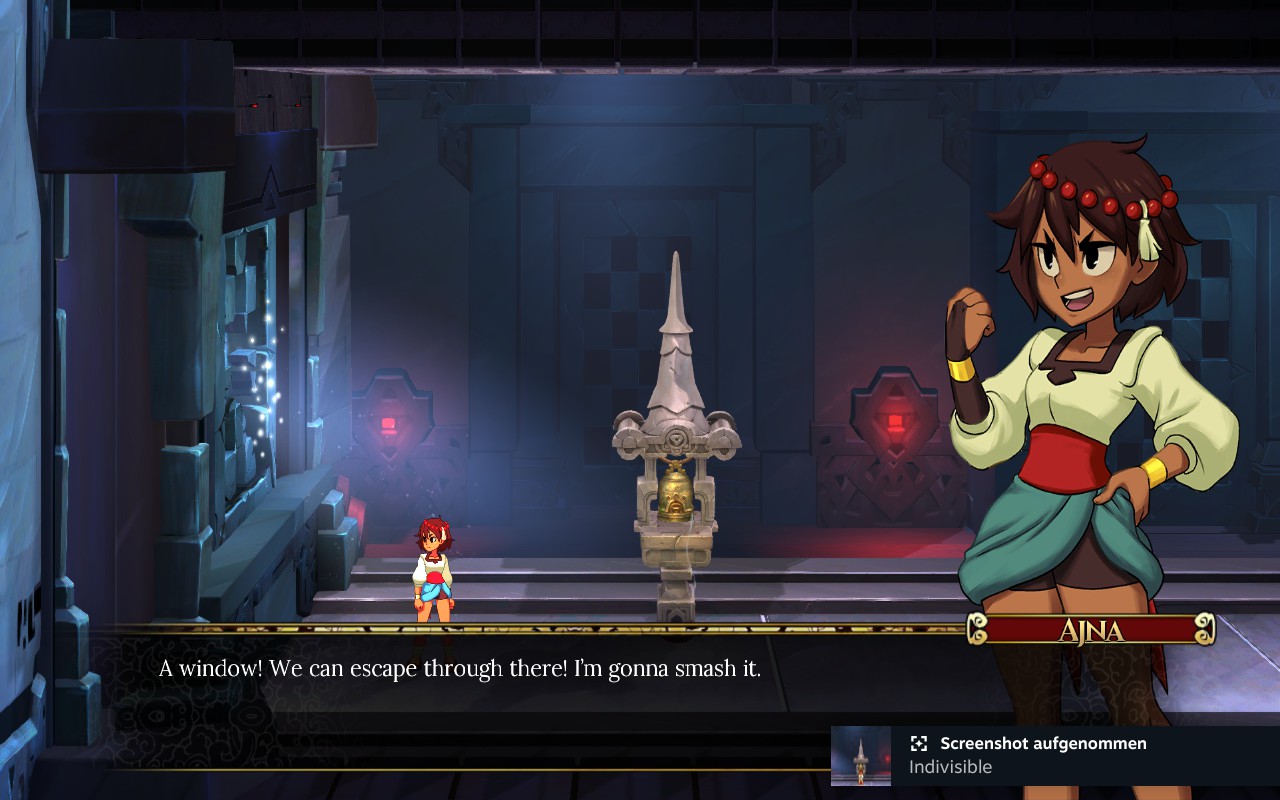This screenshot has height=800, width=1280.
Task: Open the Steam screenshot notification thumbnail
Action: pos(861,756)
